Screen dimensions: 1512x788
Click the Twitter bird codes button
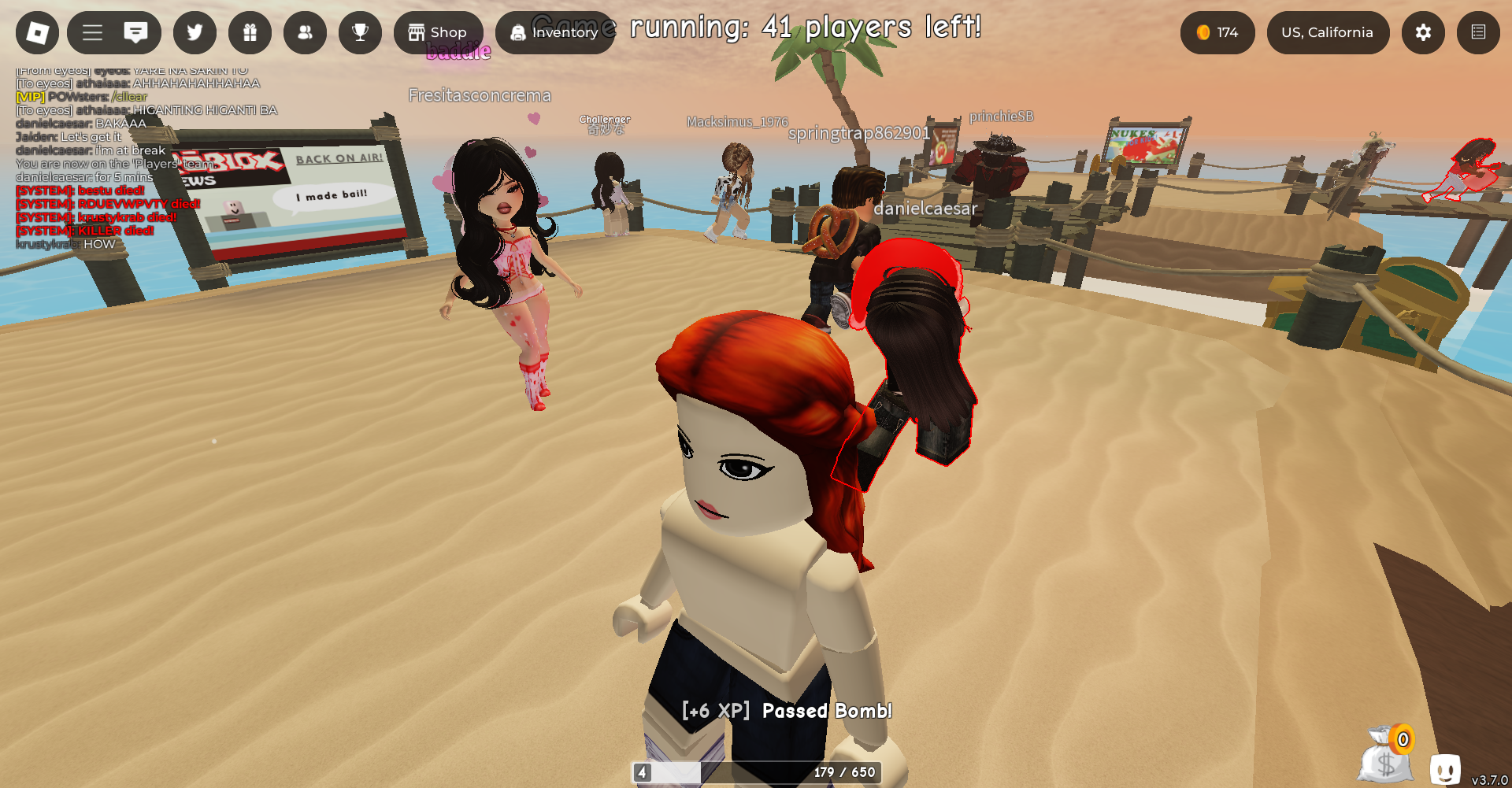click(x=195, y=32)
